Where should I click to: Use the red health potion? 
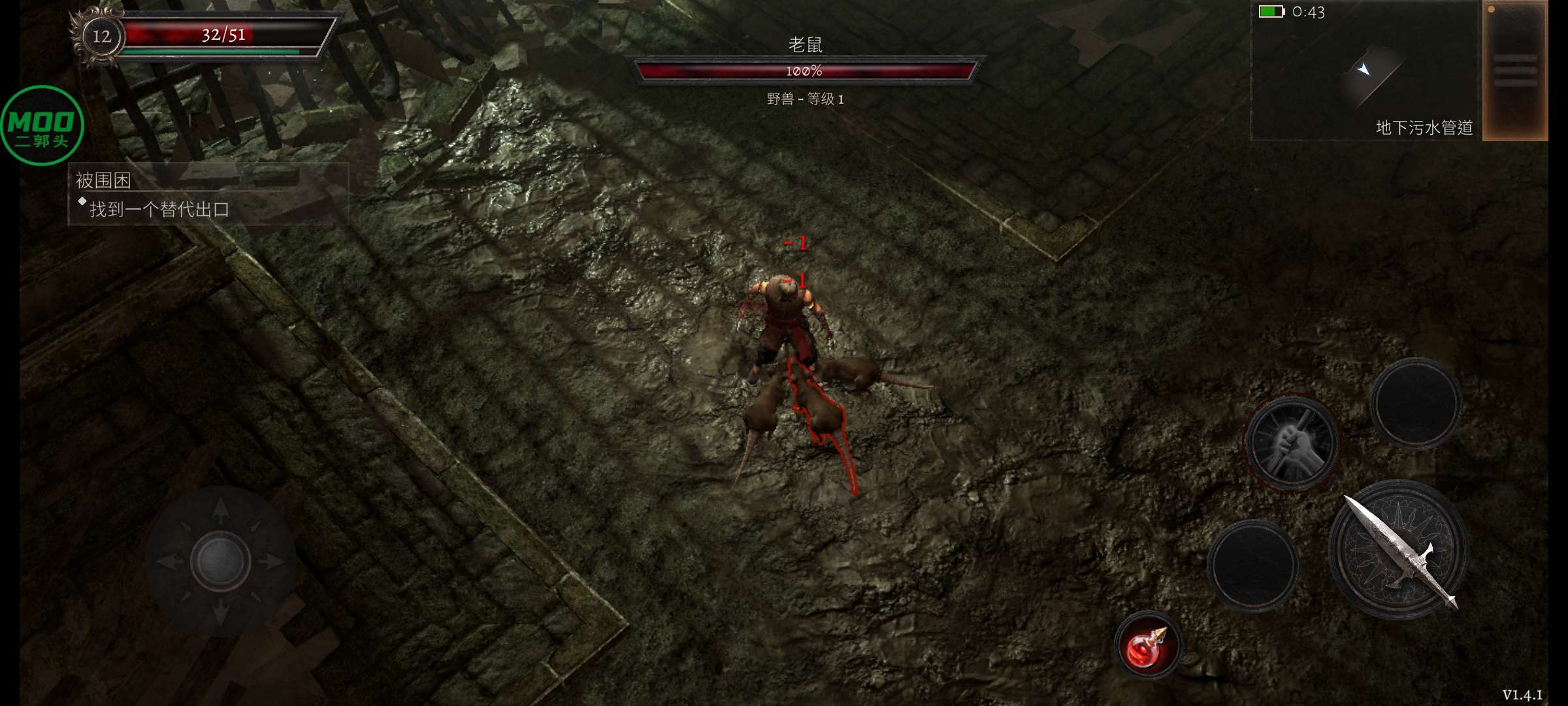tap(1147, 647)
